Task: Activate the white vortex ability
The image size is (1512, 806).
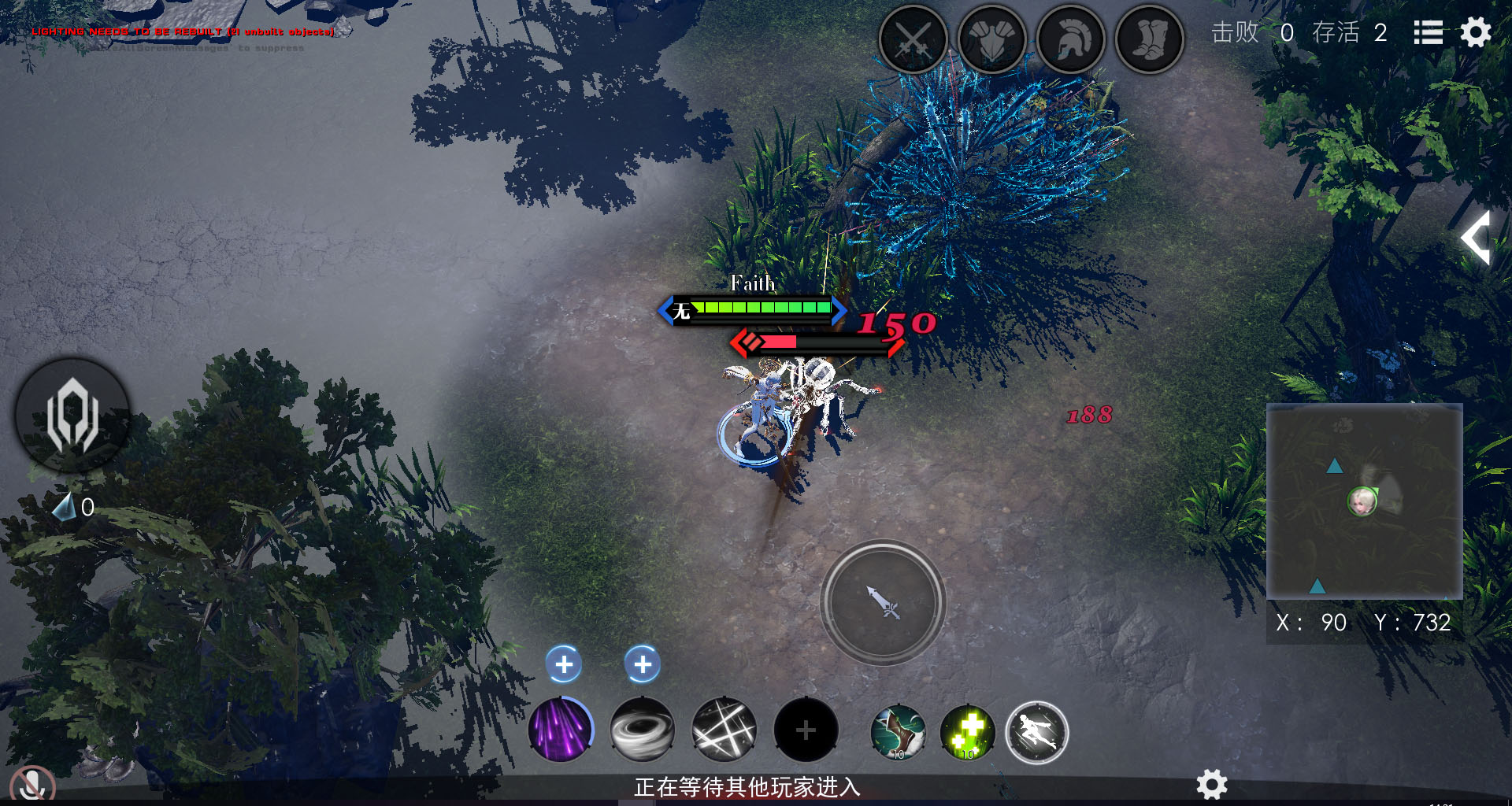Action: (643, 730)
